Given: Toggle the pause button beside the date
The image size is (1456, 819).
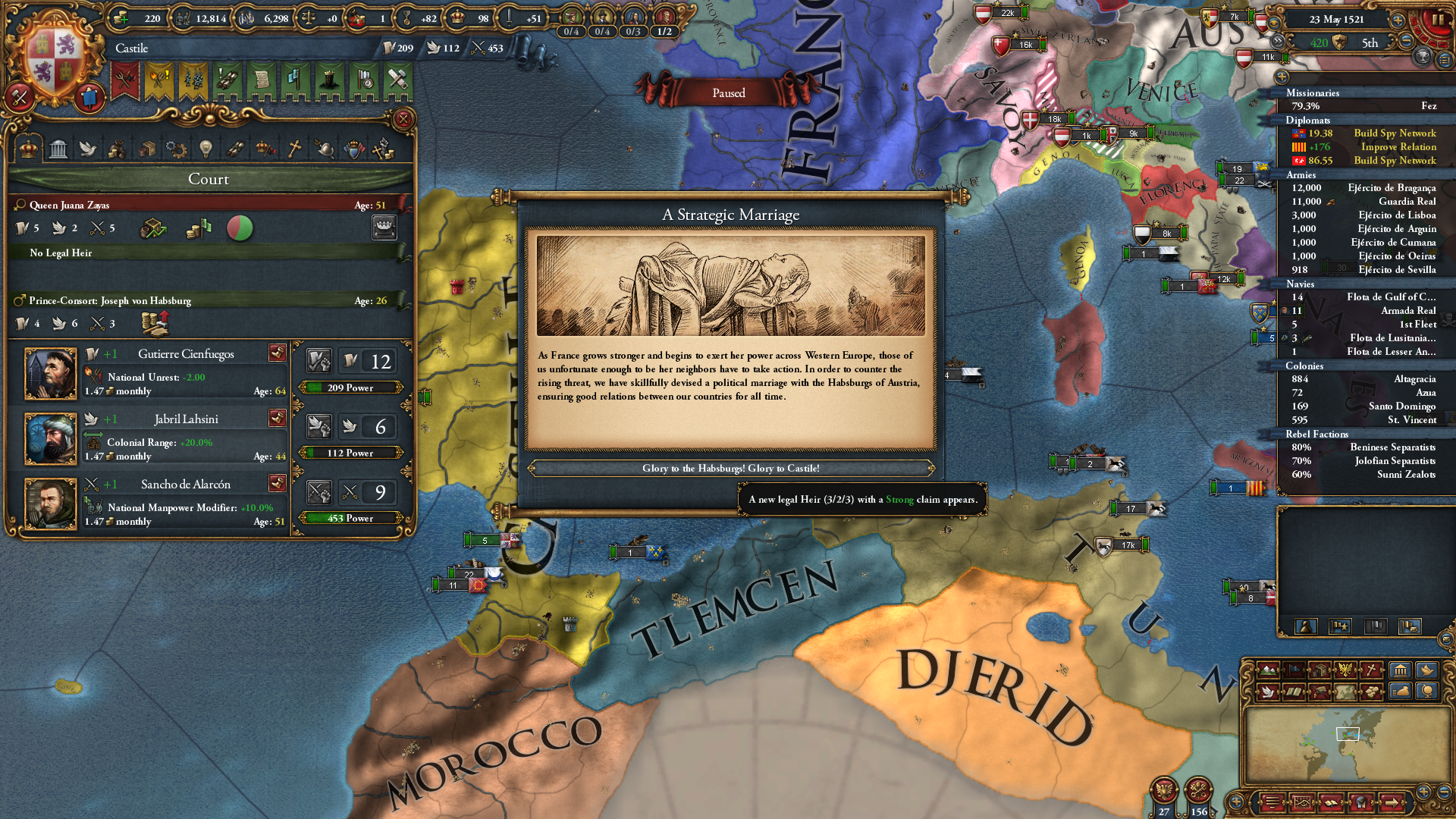Looking at the screenshot, I should point(1437,20).
